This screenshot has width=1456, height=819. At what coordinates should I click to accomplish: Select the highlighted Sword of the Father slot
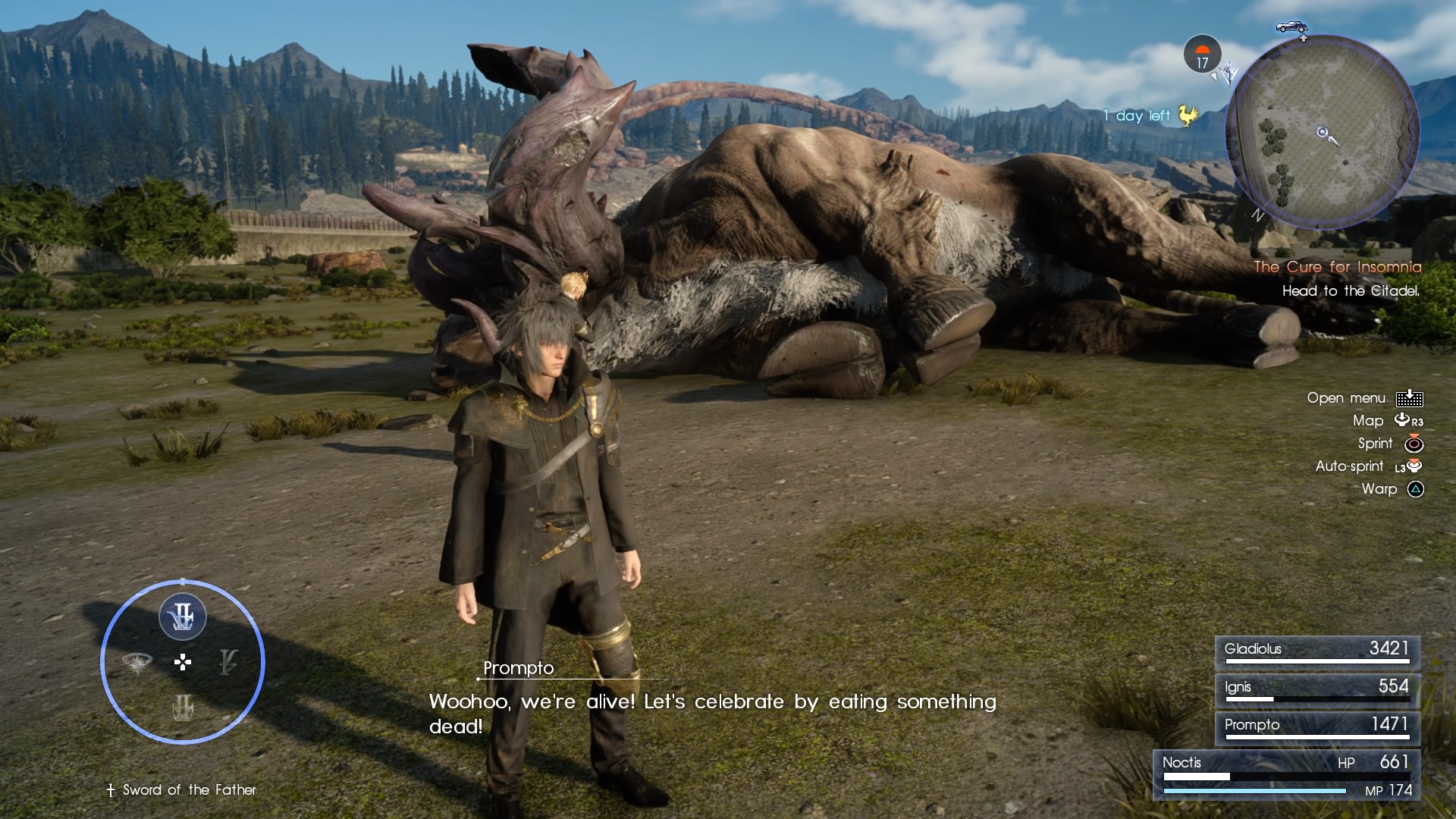182,617
